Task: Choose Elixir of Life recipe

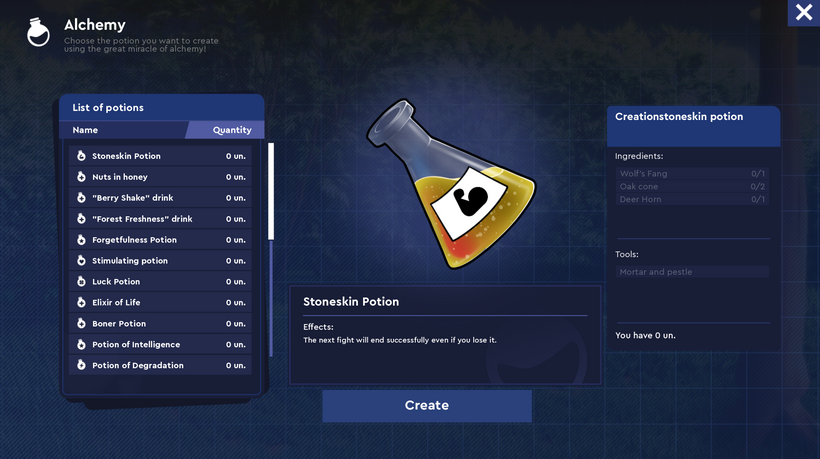Action: [x=160, y=303]
